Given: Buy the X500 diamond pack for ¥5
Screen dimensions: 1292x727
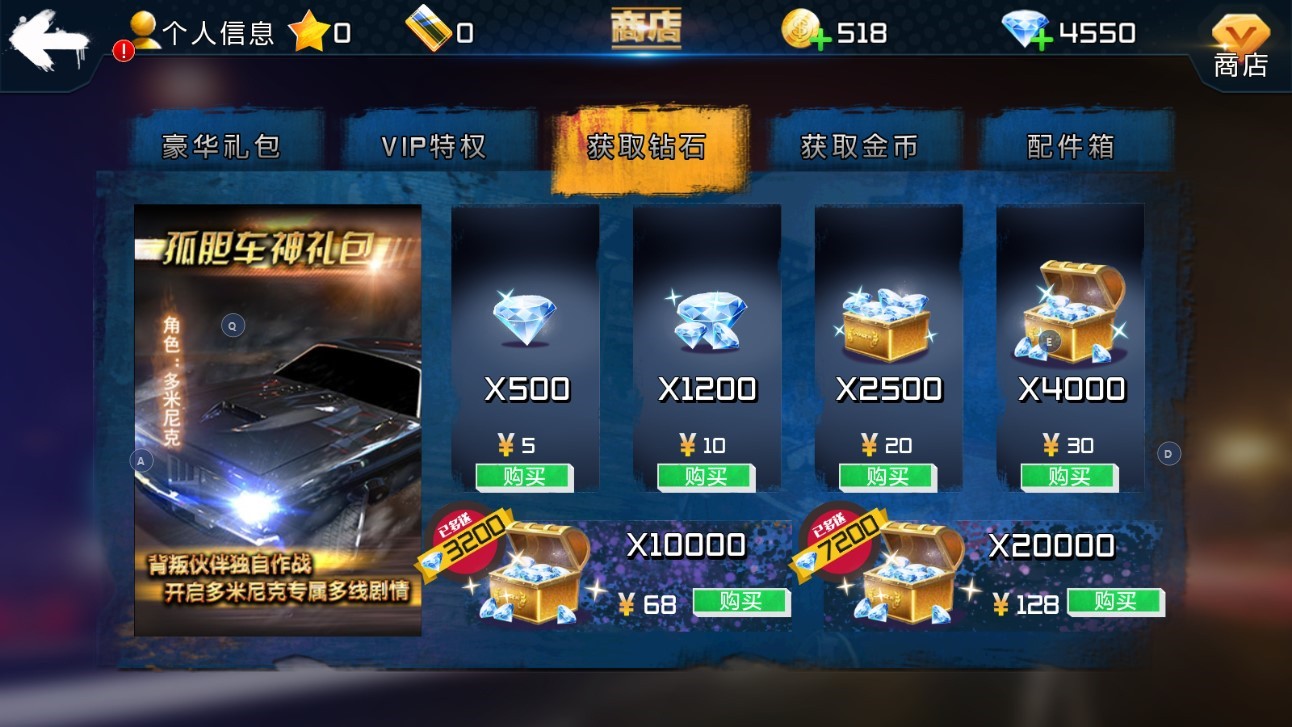Looking at the screenshot, I should (x=524, y=477).
